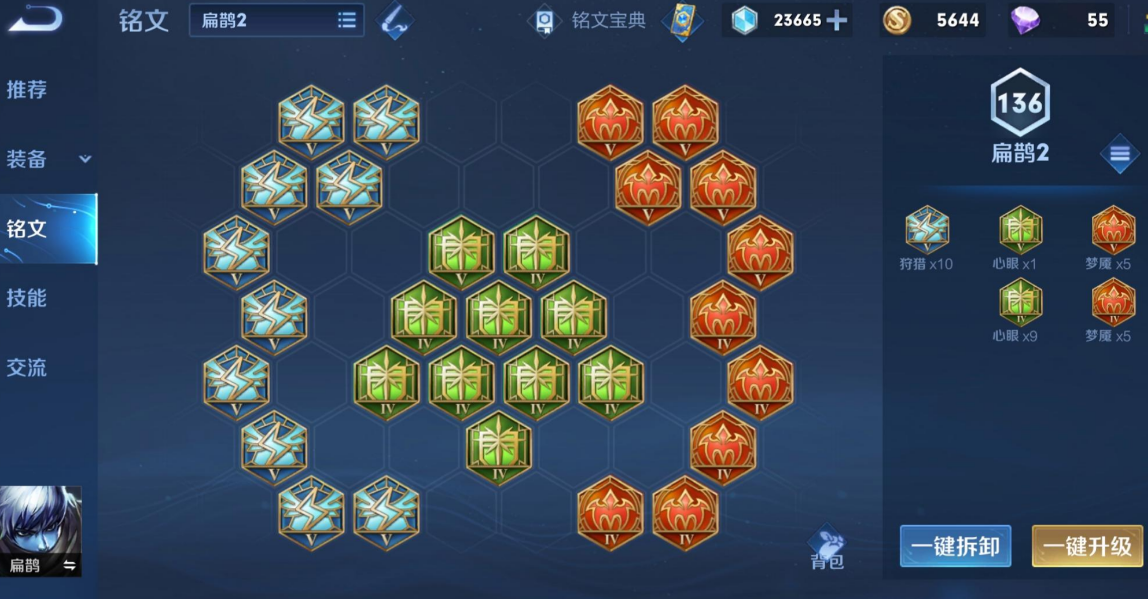Select the 狩猎 x10 rune summary
This screenshot has height=599, width=1148.
point(926,238)
